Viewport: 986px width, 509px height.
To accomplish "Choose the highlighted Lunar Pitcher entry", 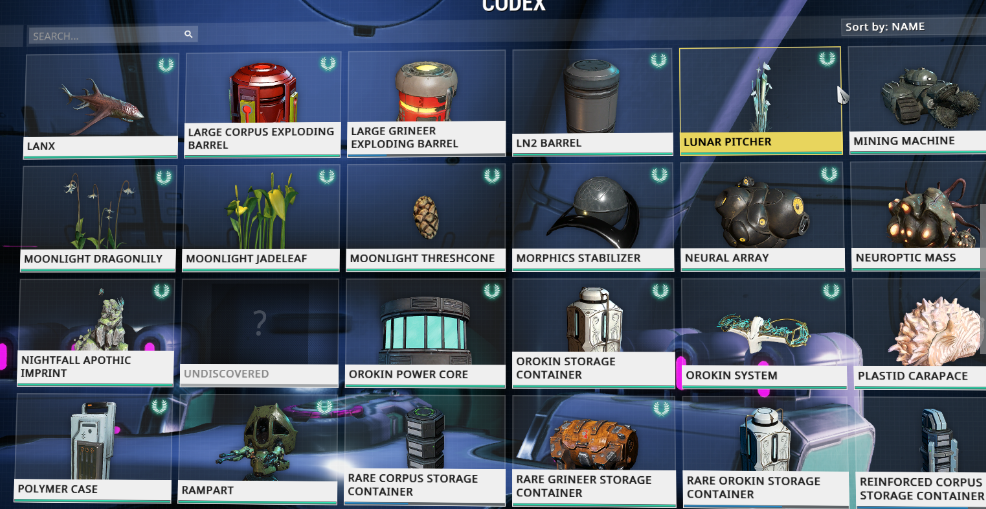I will click(x=760, y=102).
